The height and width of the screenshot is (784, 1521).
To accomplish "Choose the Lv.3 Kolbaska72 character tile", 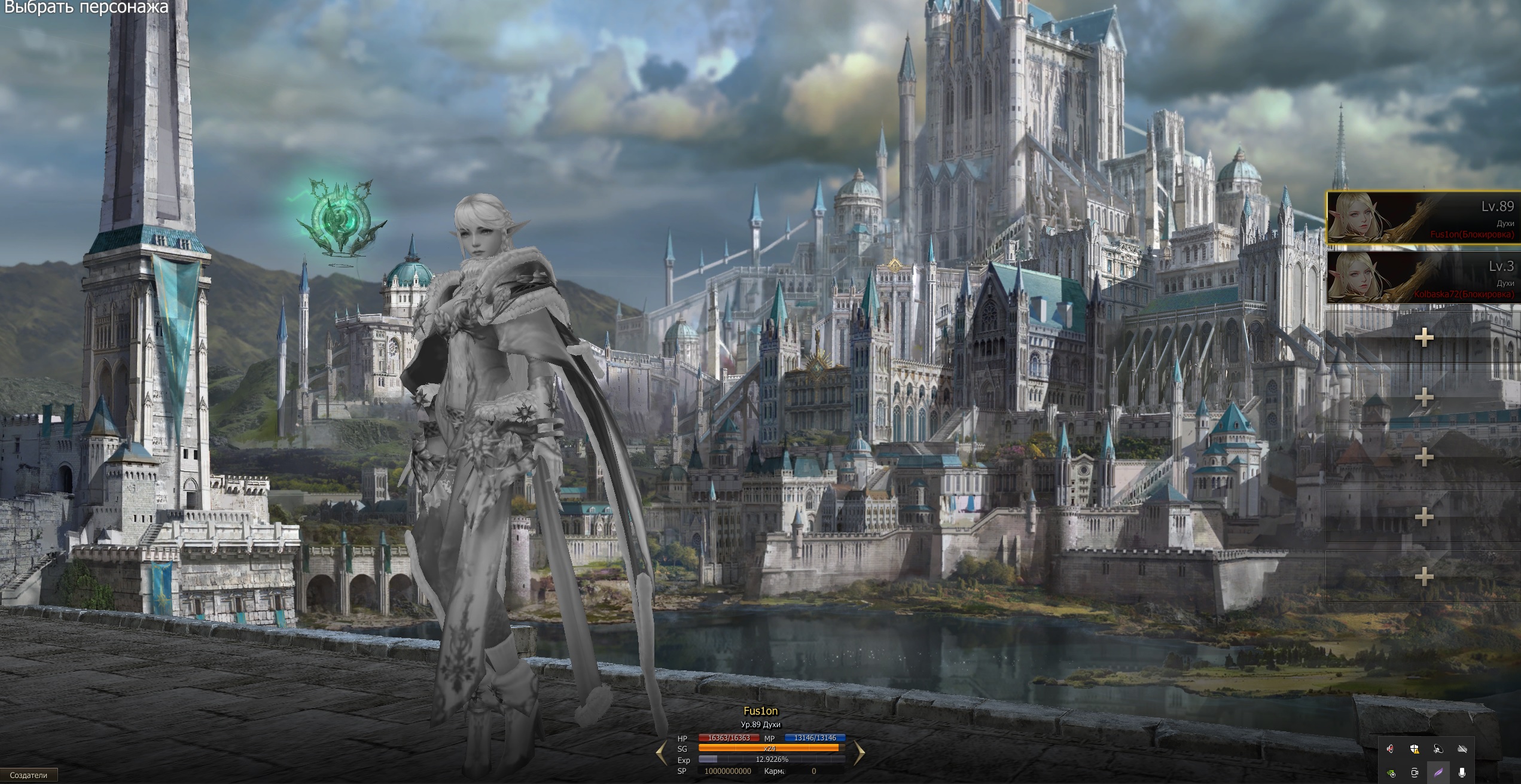I will point(1422,277).
